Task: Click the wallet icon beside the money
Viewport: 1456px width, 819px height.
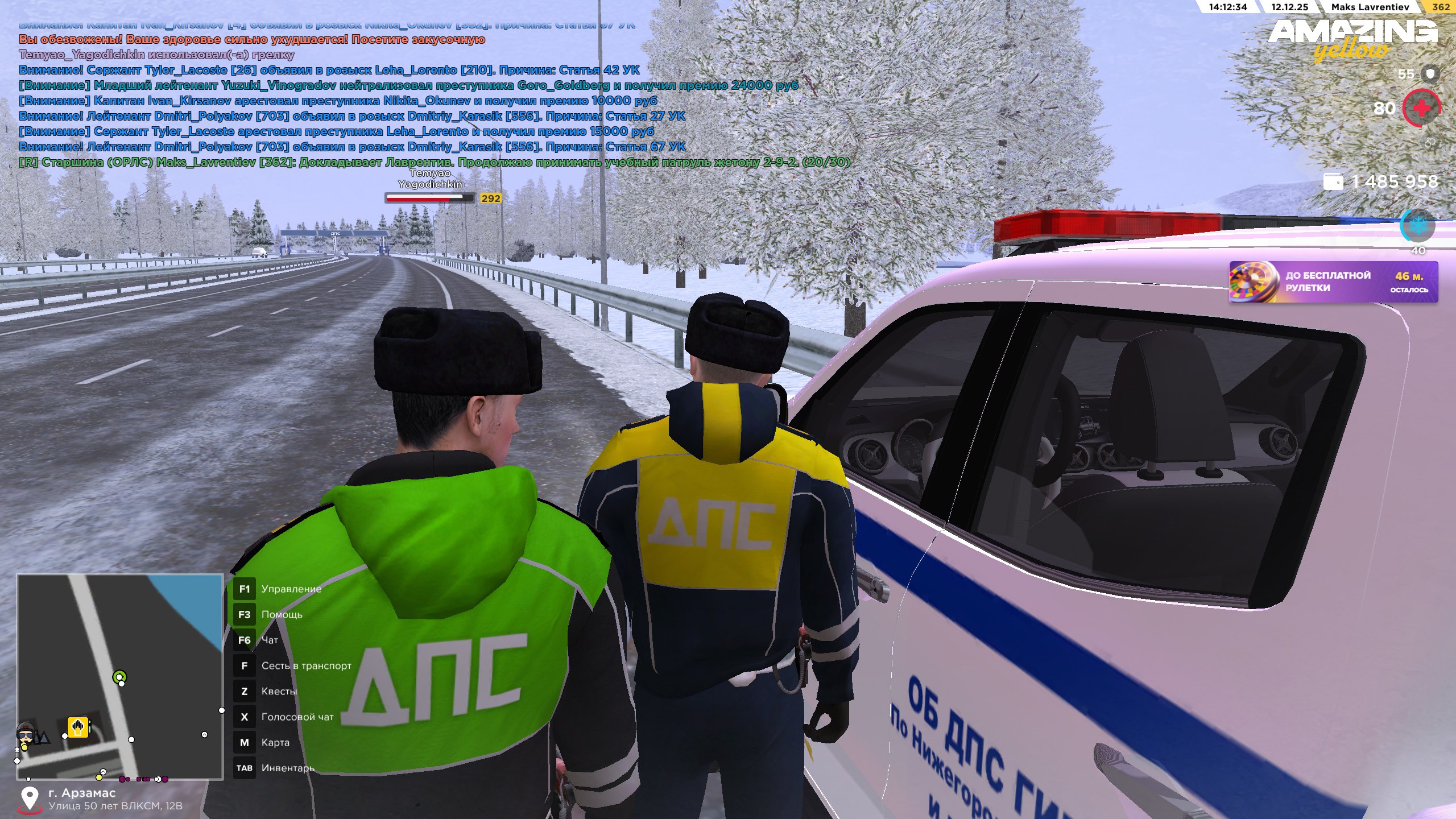Action: [x=1333, y=181]
